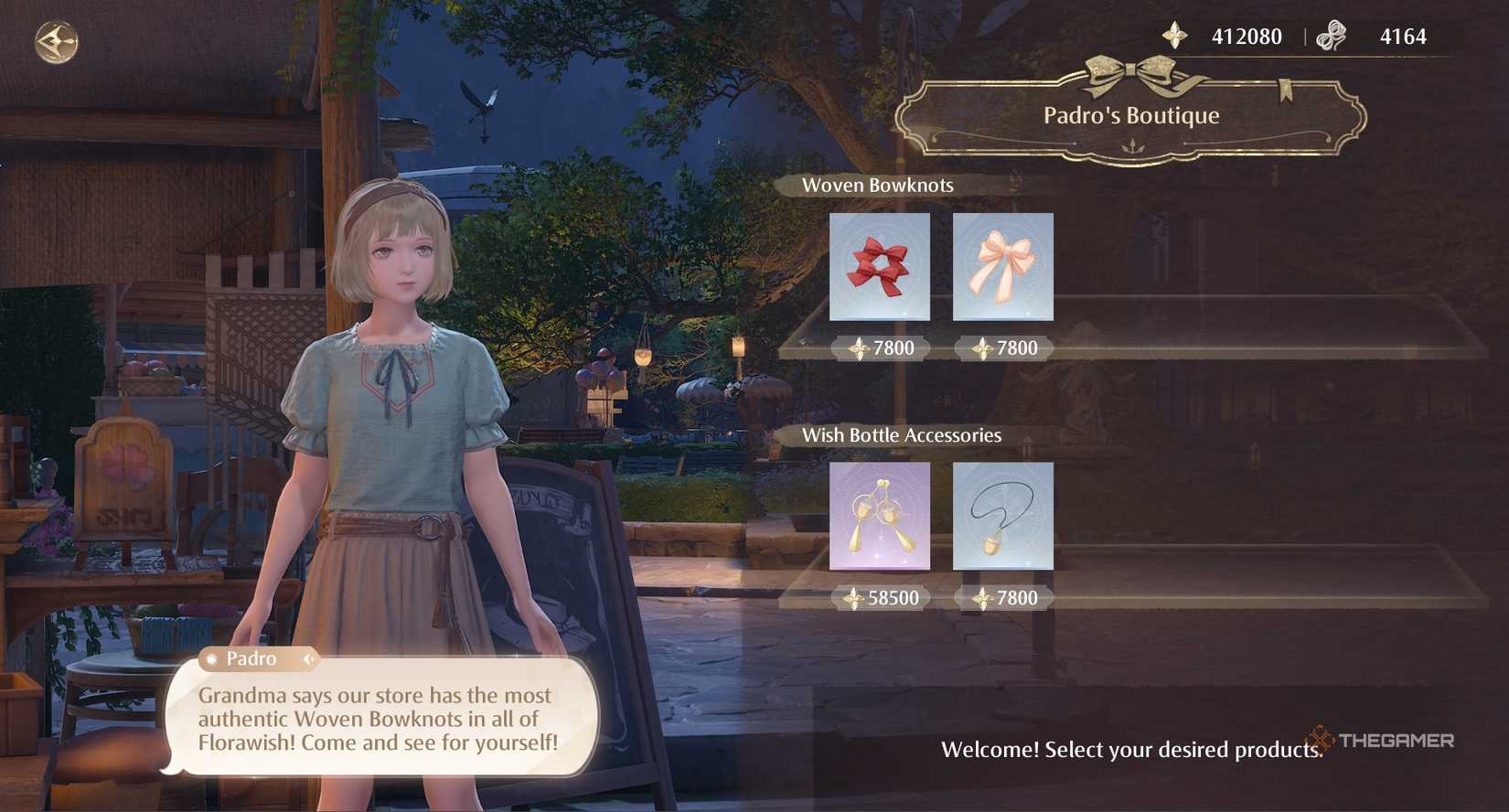
Task: Click the Padro's Boutique title banner
Action: (x=1132, y=115)
